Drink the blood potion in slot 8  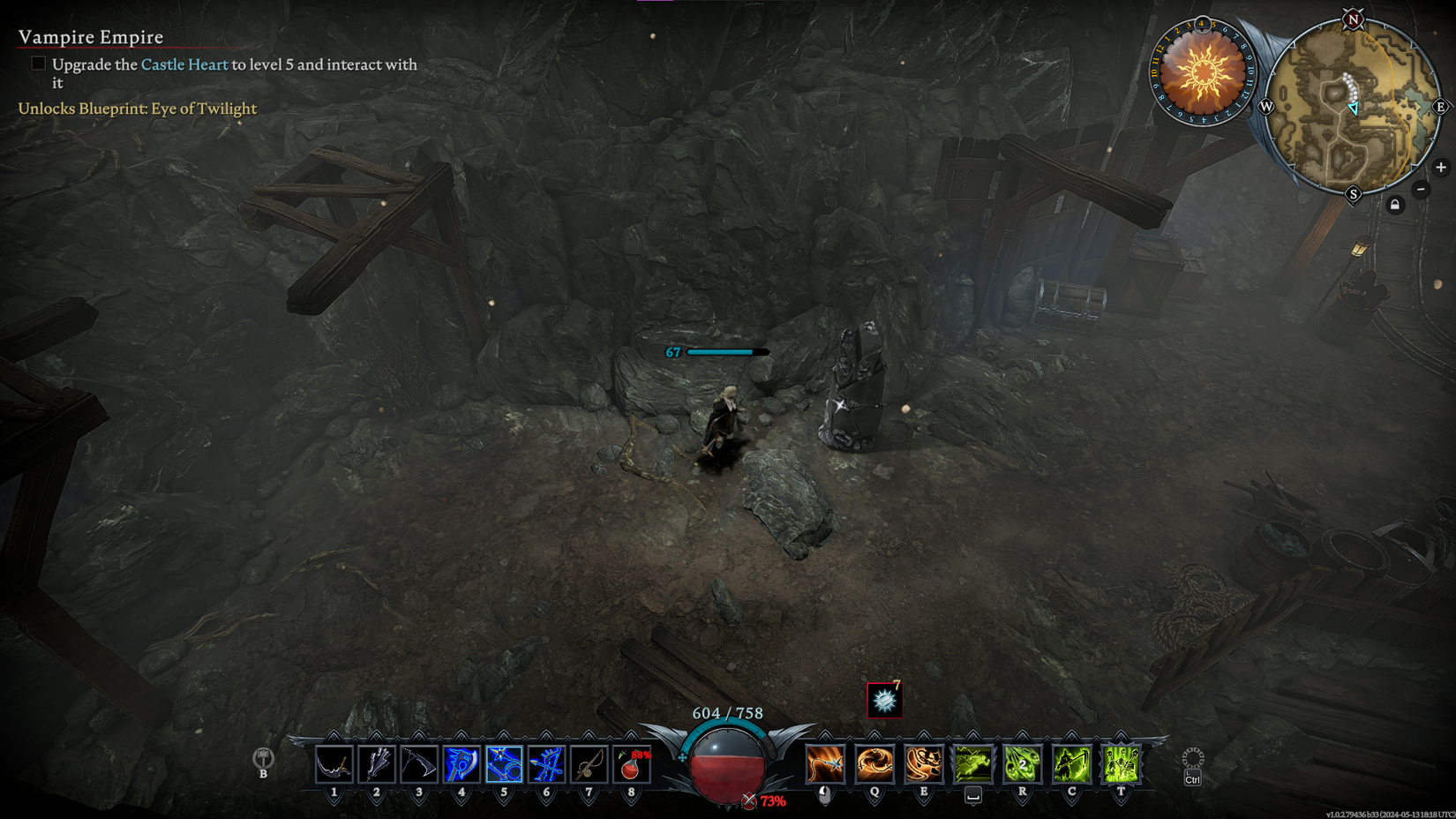click(x=632, y=764)
